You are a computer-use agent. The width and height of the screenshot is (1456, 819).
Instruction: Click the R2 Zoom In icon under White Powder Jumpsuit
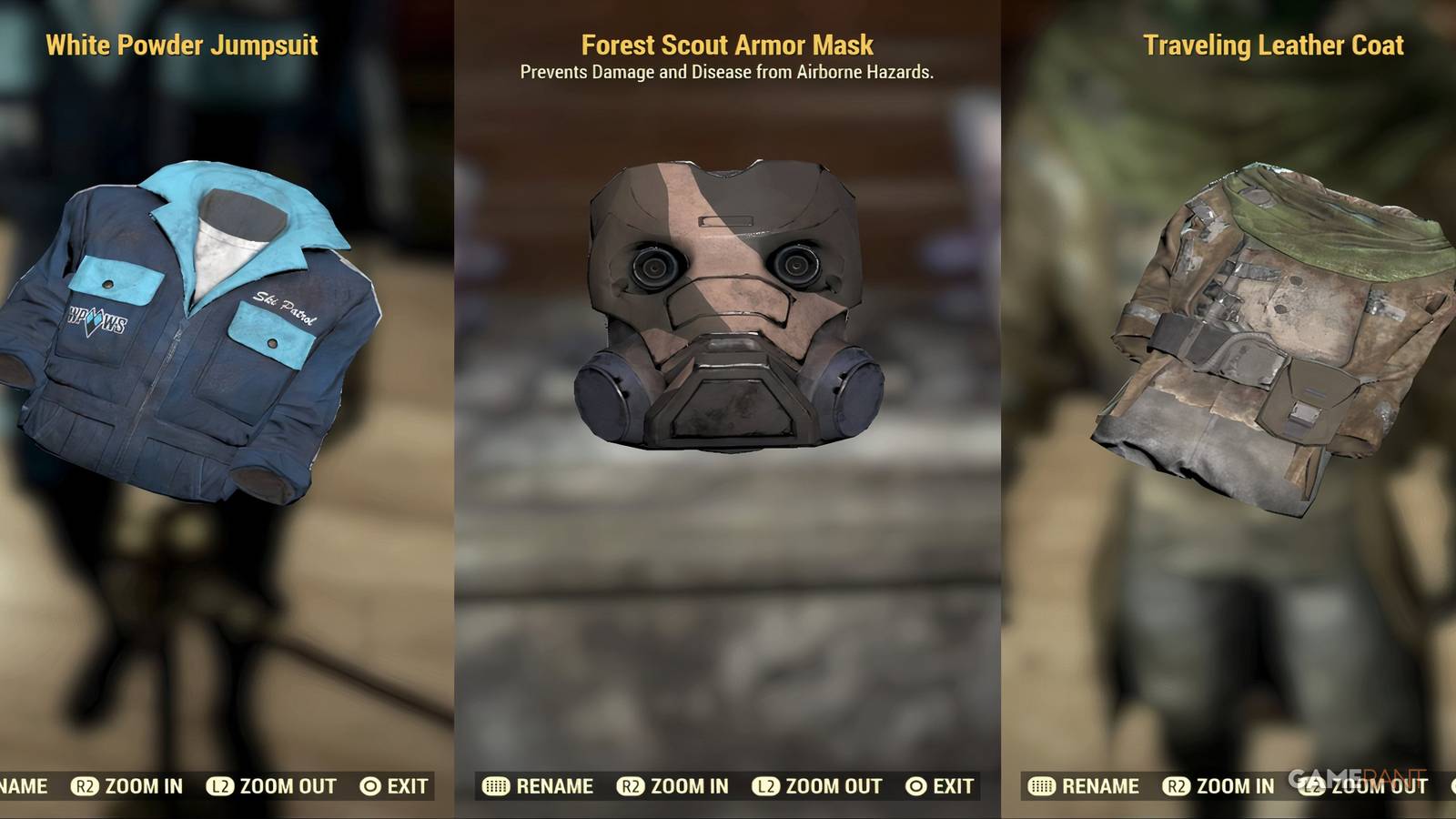(x=86, y=786)
